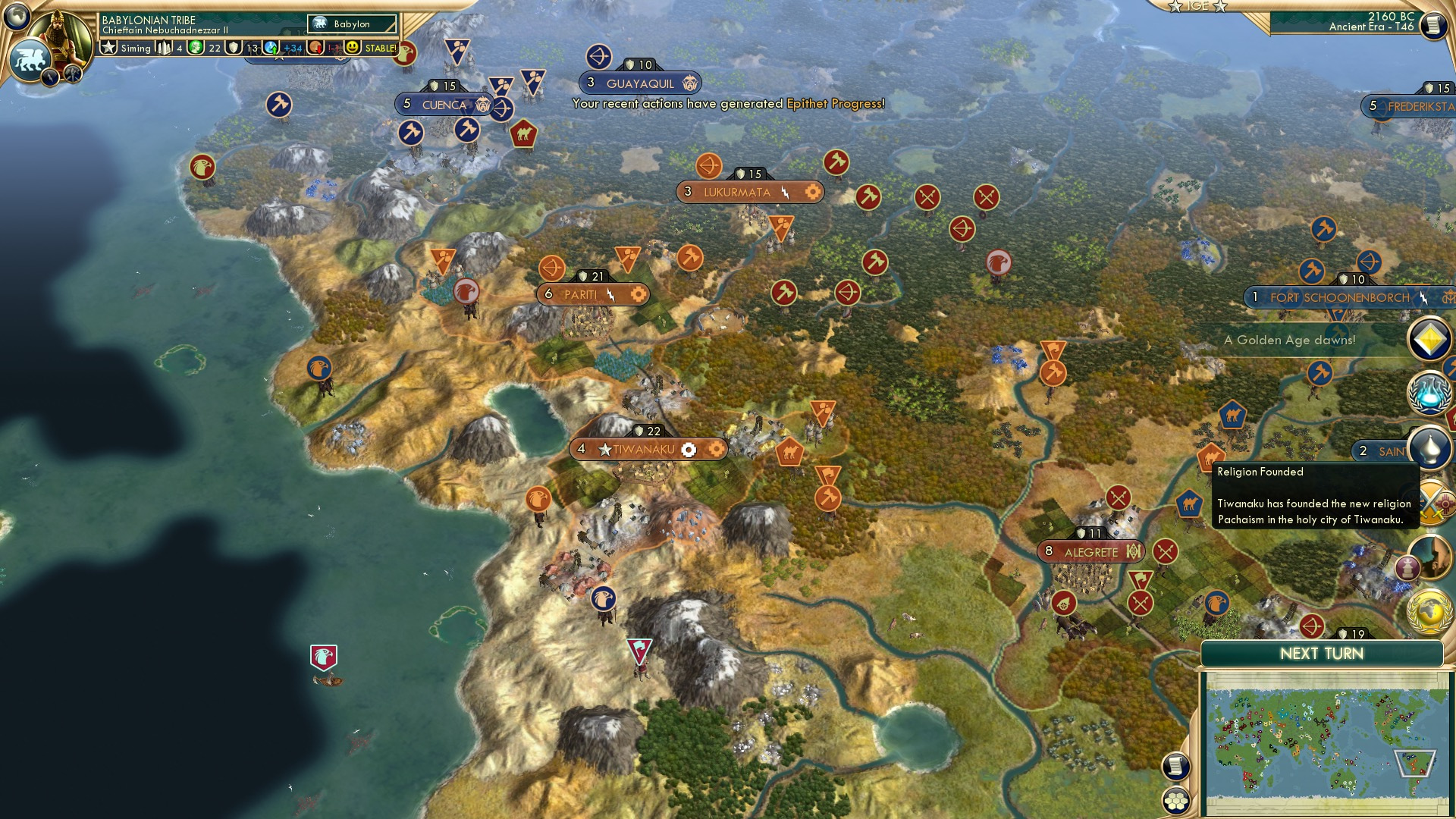Click the STABLE happiness smiley indicator

coord(353,48)
